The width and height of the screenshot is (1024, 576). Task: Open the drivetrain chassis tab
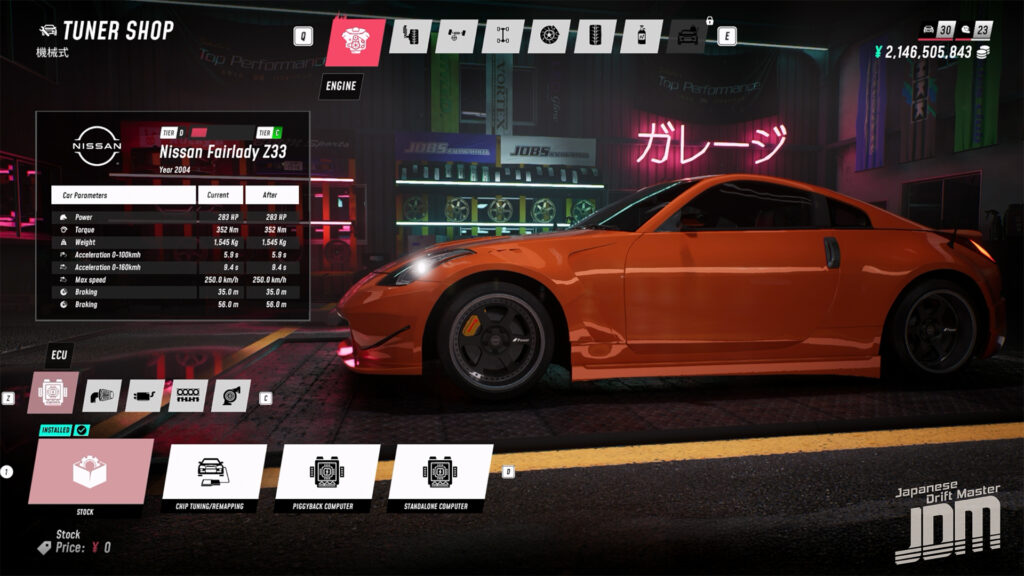(502, 37)
